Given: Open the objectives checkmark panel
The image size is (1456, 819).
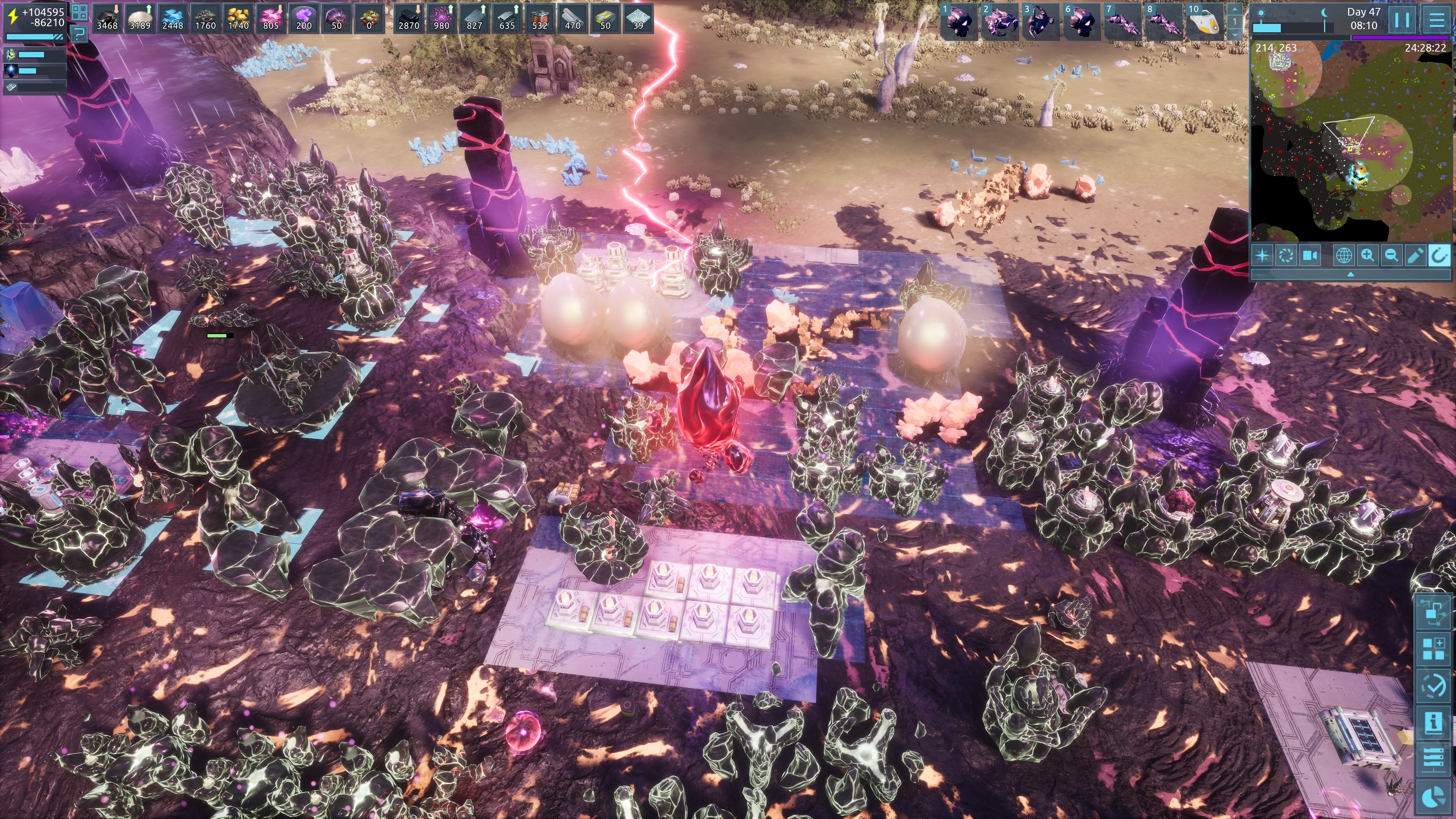Looking at the screenshot, I should [x=1433, y=686].
